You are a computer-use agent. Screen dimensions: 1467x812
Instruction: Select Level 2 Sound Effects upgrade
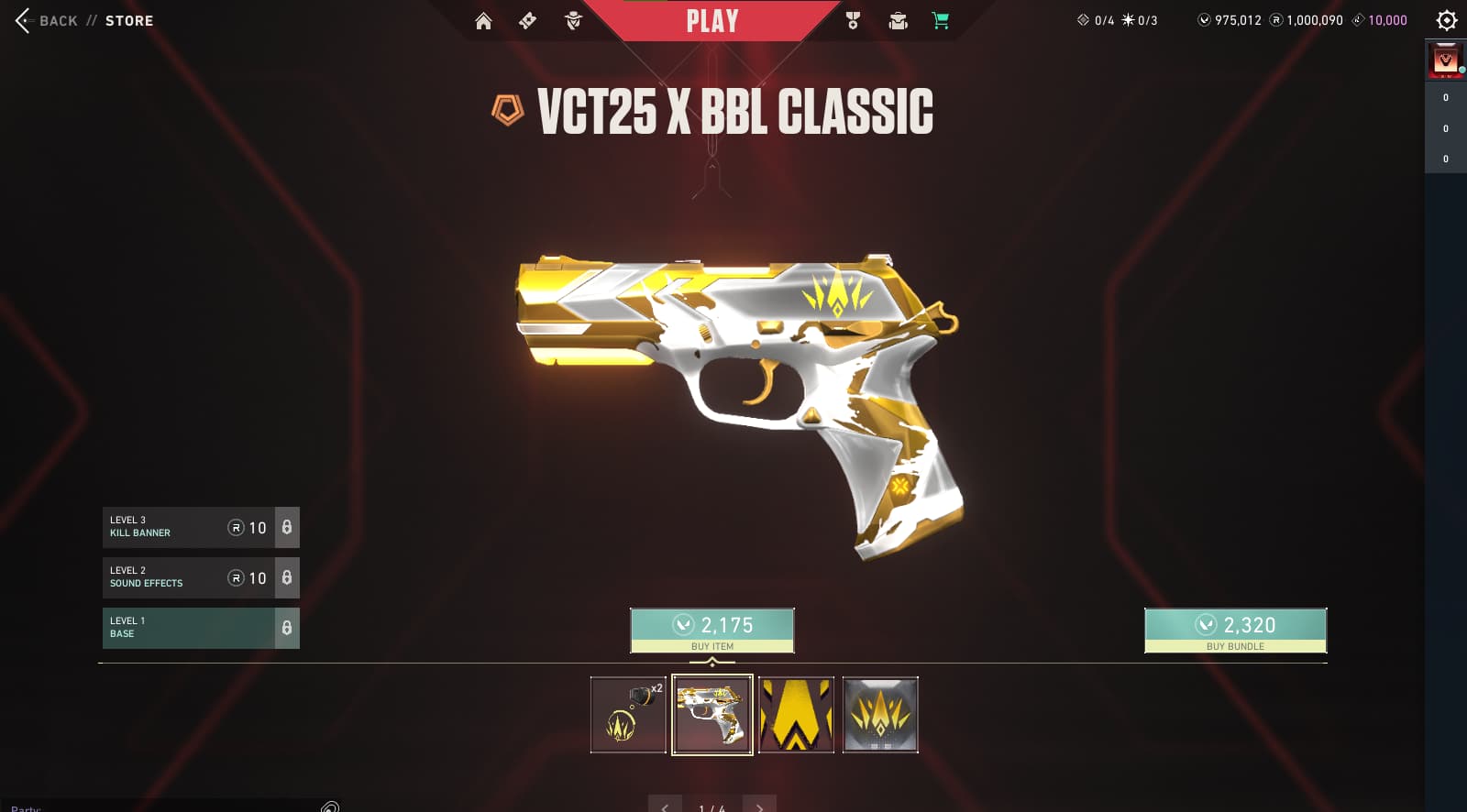188,577
